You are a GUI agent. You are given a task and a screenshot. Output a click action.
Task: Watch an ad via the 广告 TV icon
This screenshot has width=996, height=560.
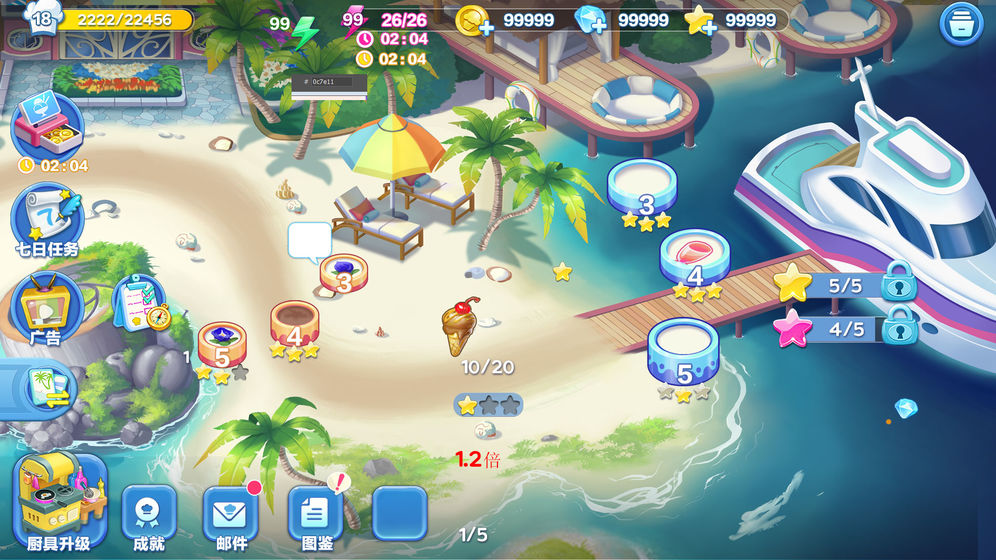tap(46, 307)
